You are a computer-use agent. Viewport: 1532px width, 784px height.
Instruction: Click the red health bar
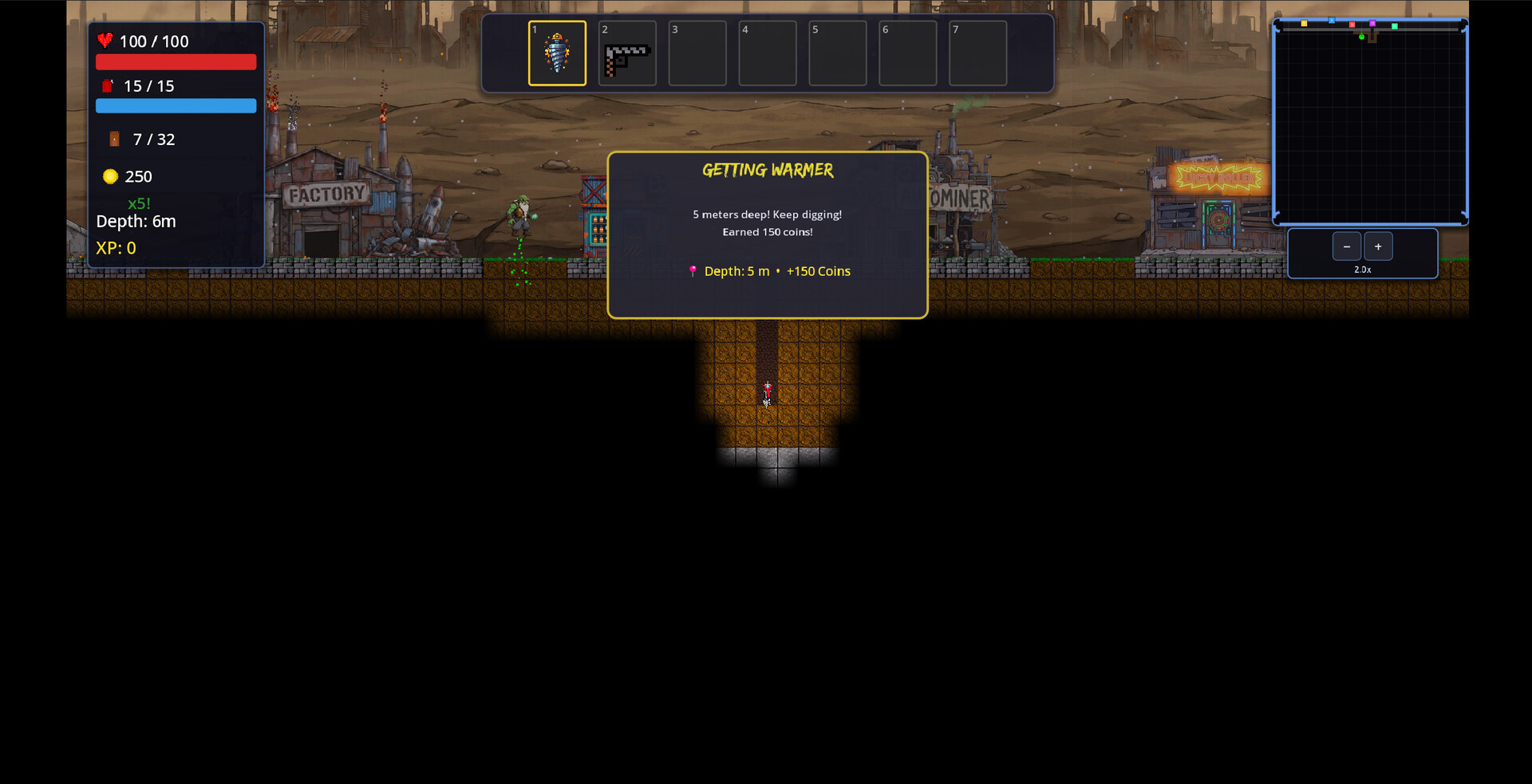tap(176, 61)
